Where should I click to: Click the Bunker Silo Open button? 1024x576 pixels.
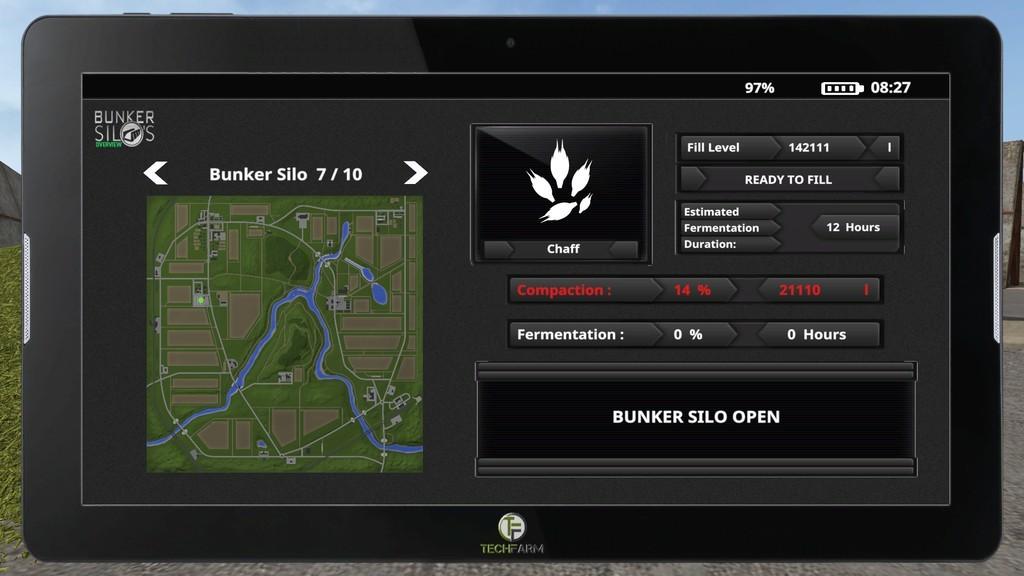click(x=696, y=417)
